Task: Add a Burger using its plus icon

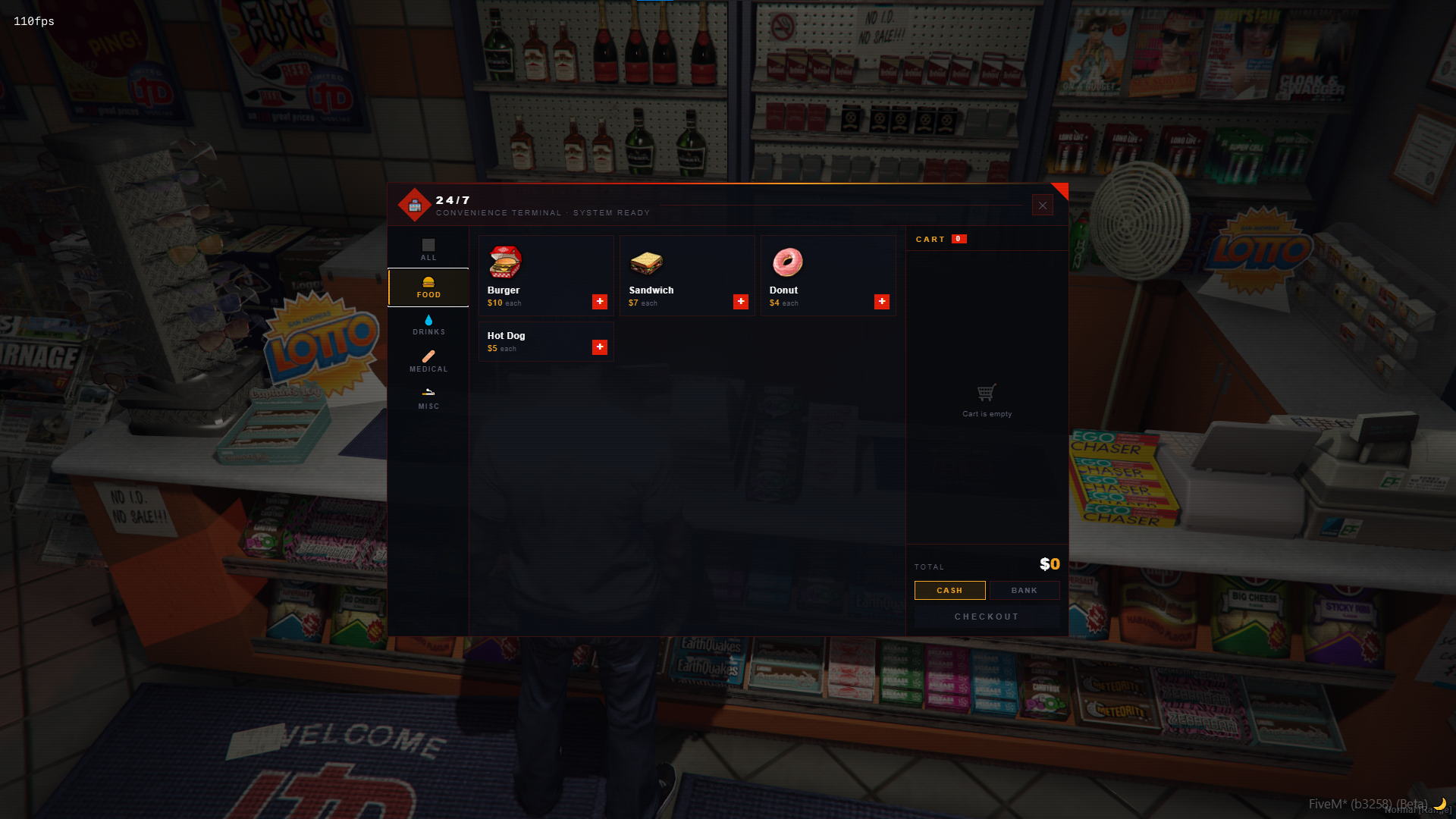Action: click(x=600, y=301)
